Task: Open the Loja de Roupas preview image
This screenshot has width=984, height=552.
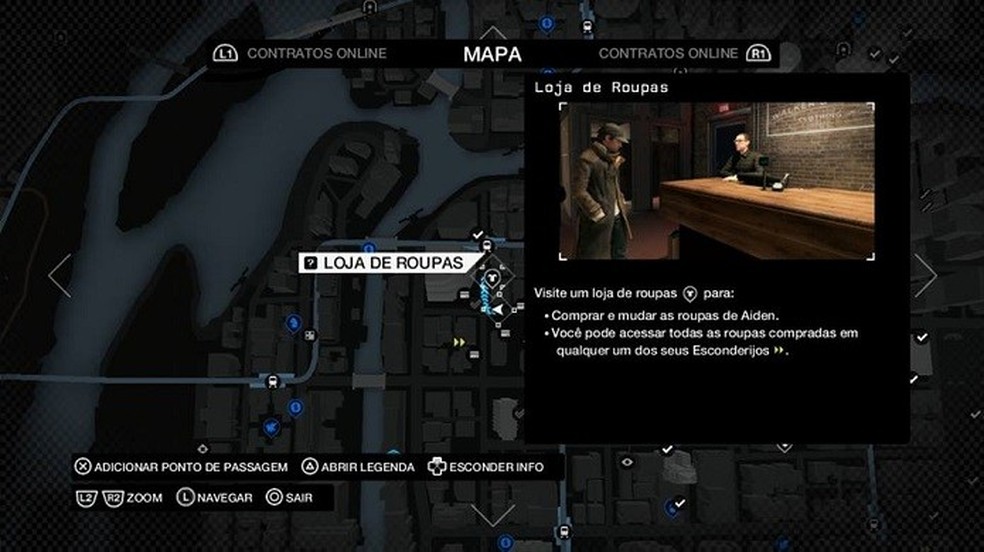Action: tap(716, 181)
